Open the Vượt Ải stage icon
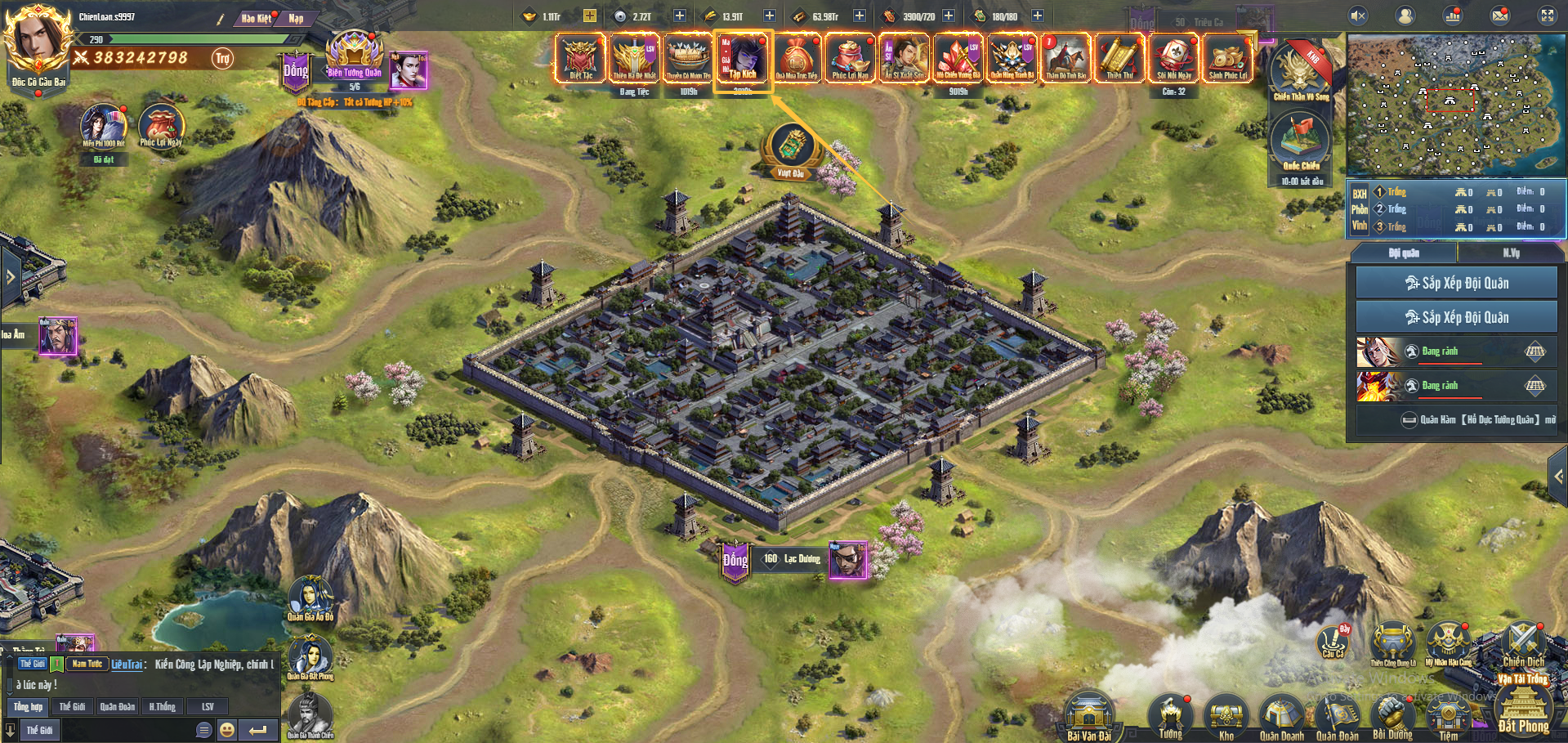 pos(790,150)
